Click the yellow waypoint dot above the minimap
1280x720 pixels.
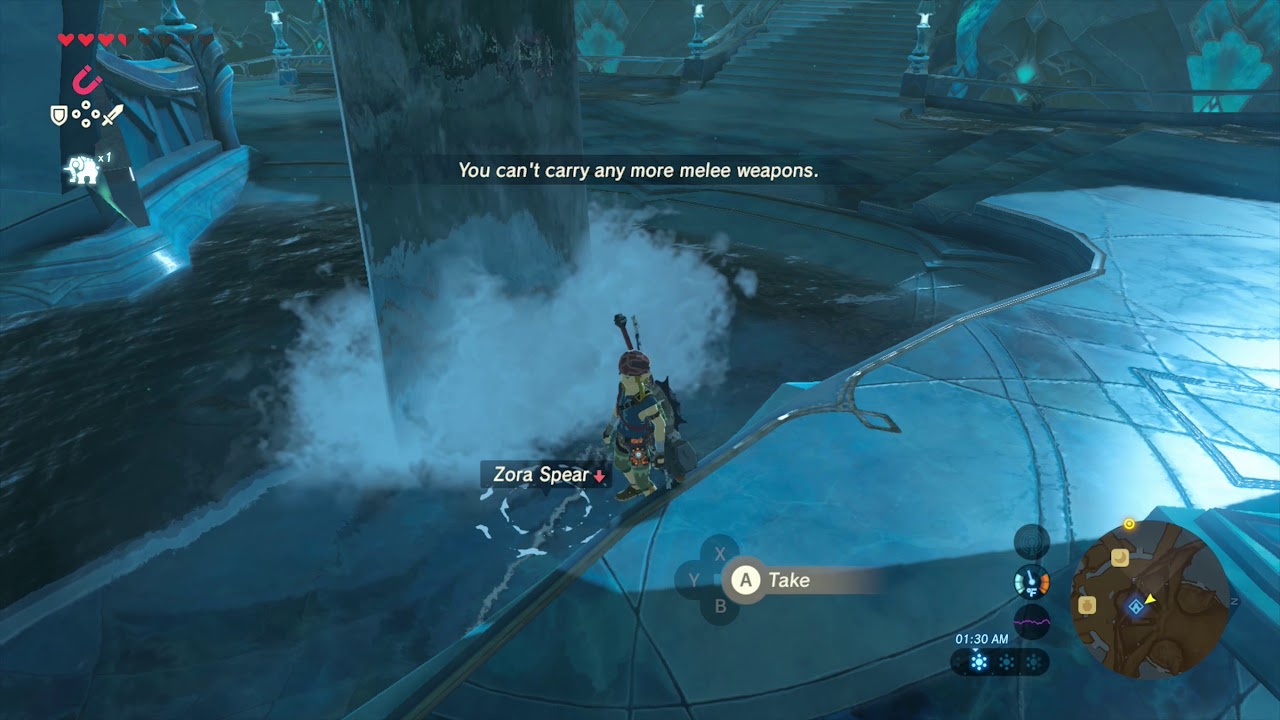pos(1129,524)
